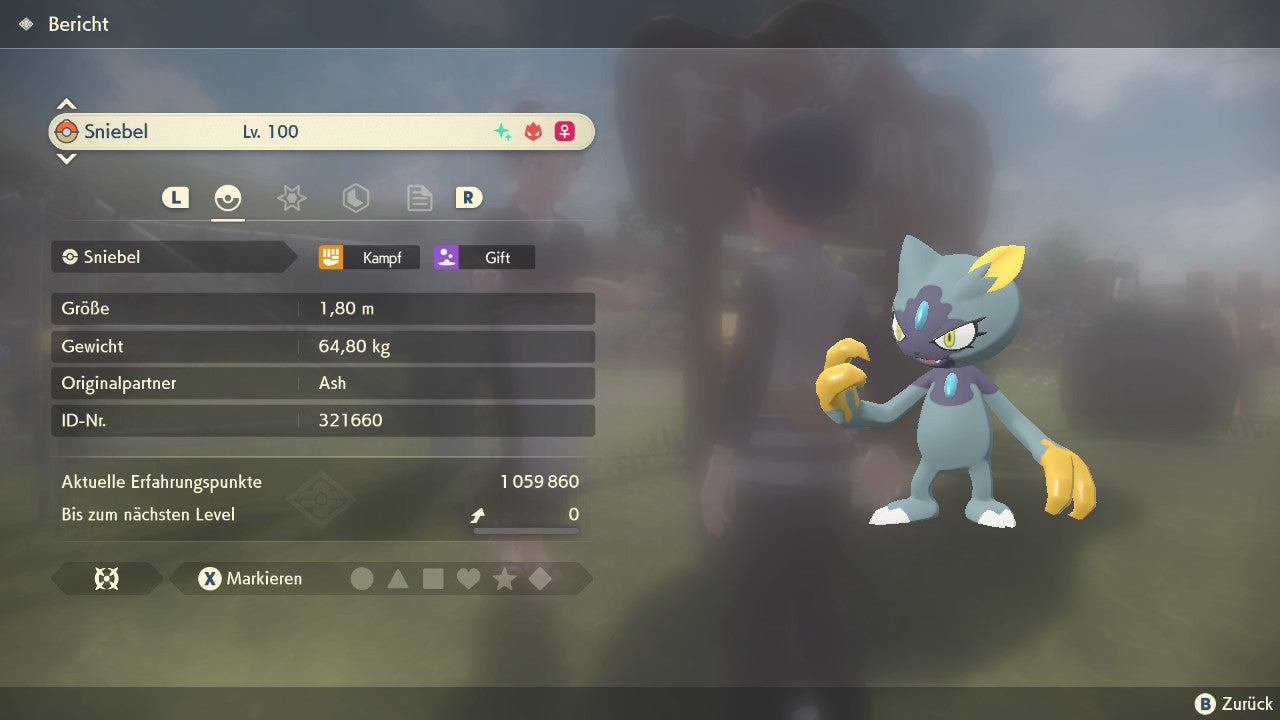Click the shiny sparkle icon

click(502, 131)
